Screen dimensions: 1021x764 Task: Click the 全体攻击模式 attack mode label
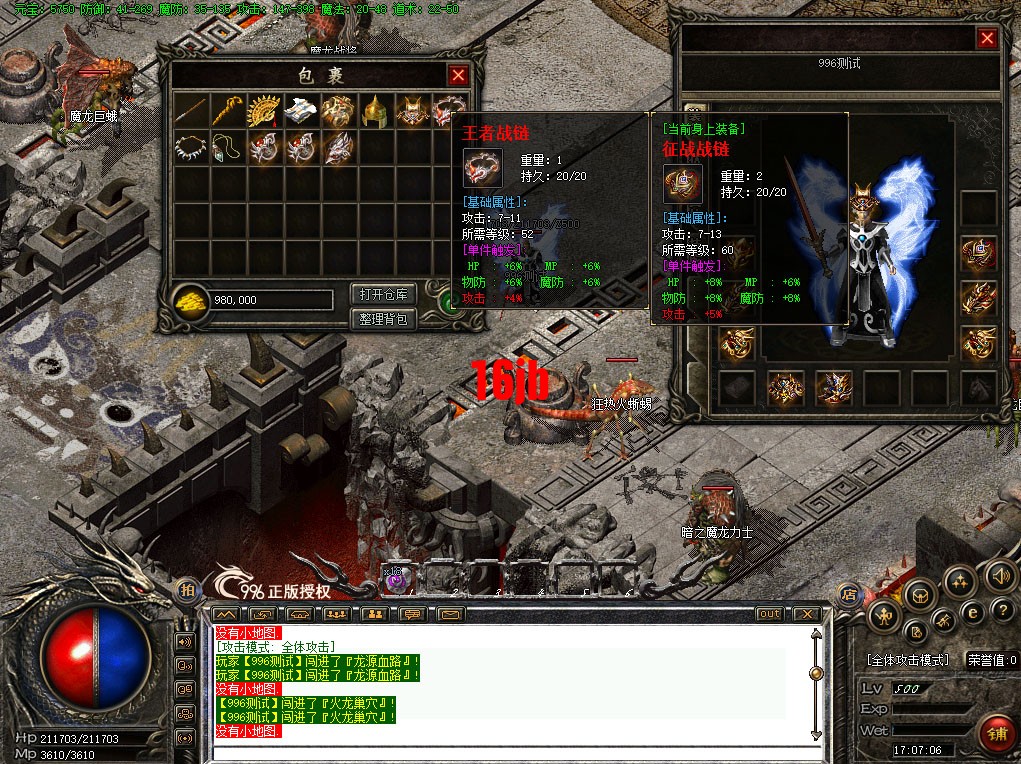908,661
